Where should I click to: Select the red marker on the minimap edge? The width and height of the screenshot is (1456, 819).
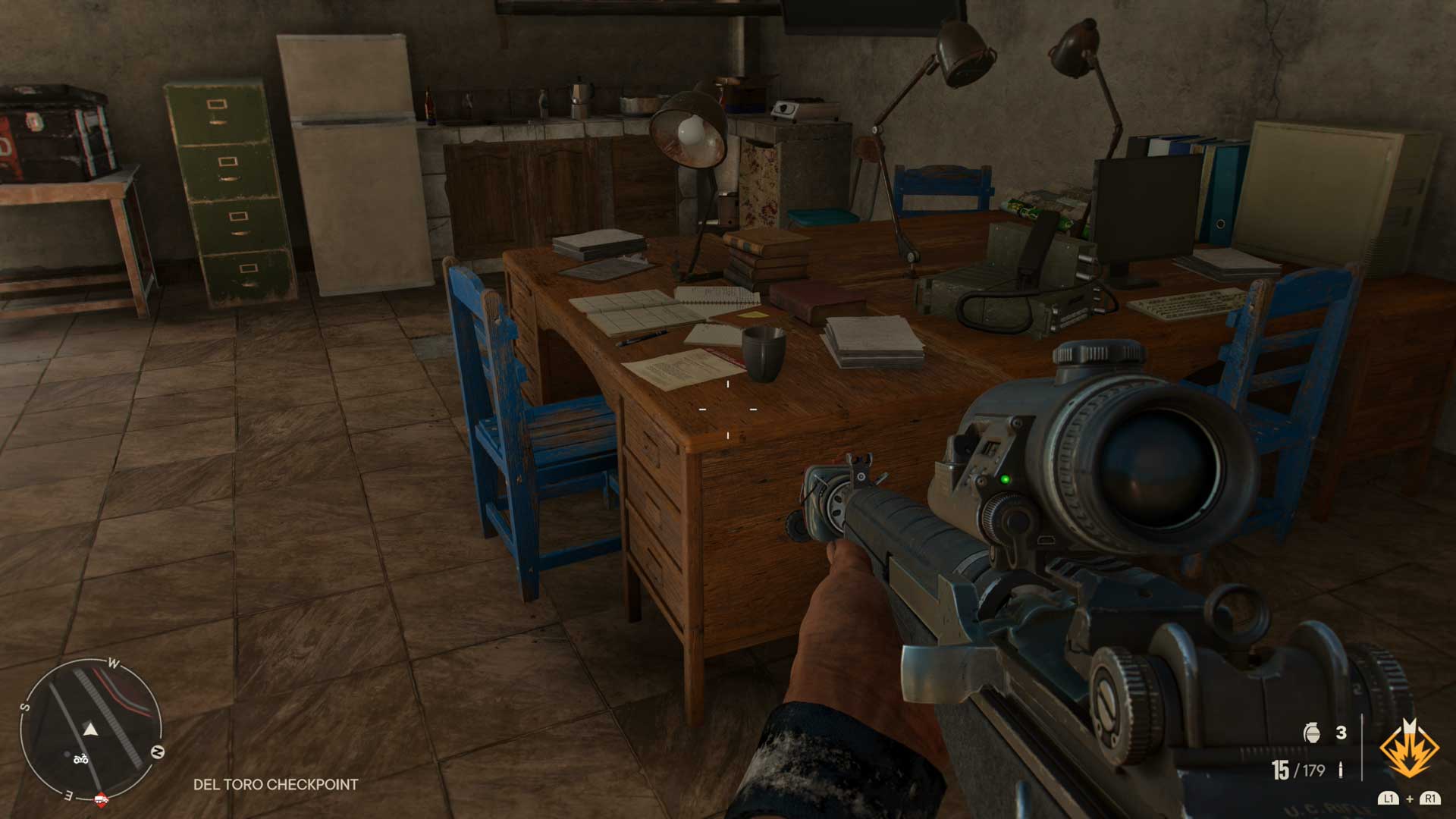pos(101,799)
